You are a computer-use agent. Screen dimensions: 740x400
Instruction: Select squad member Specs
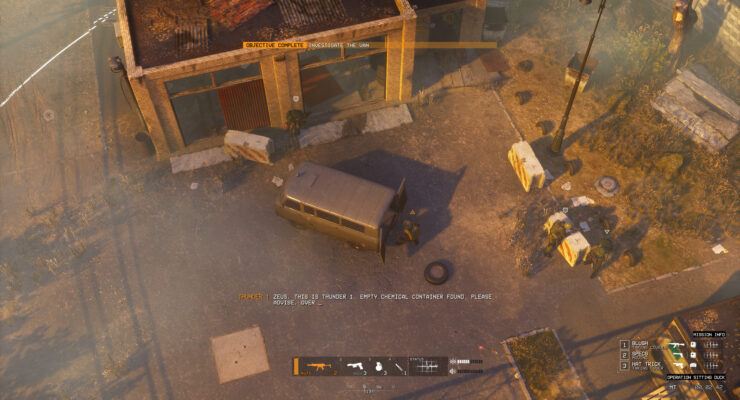(640, 355)
